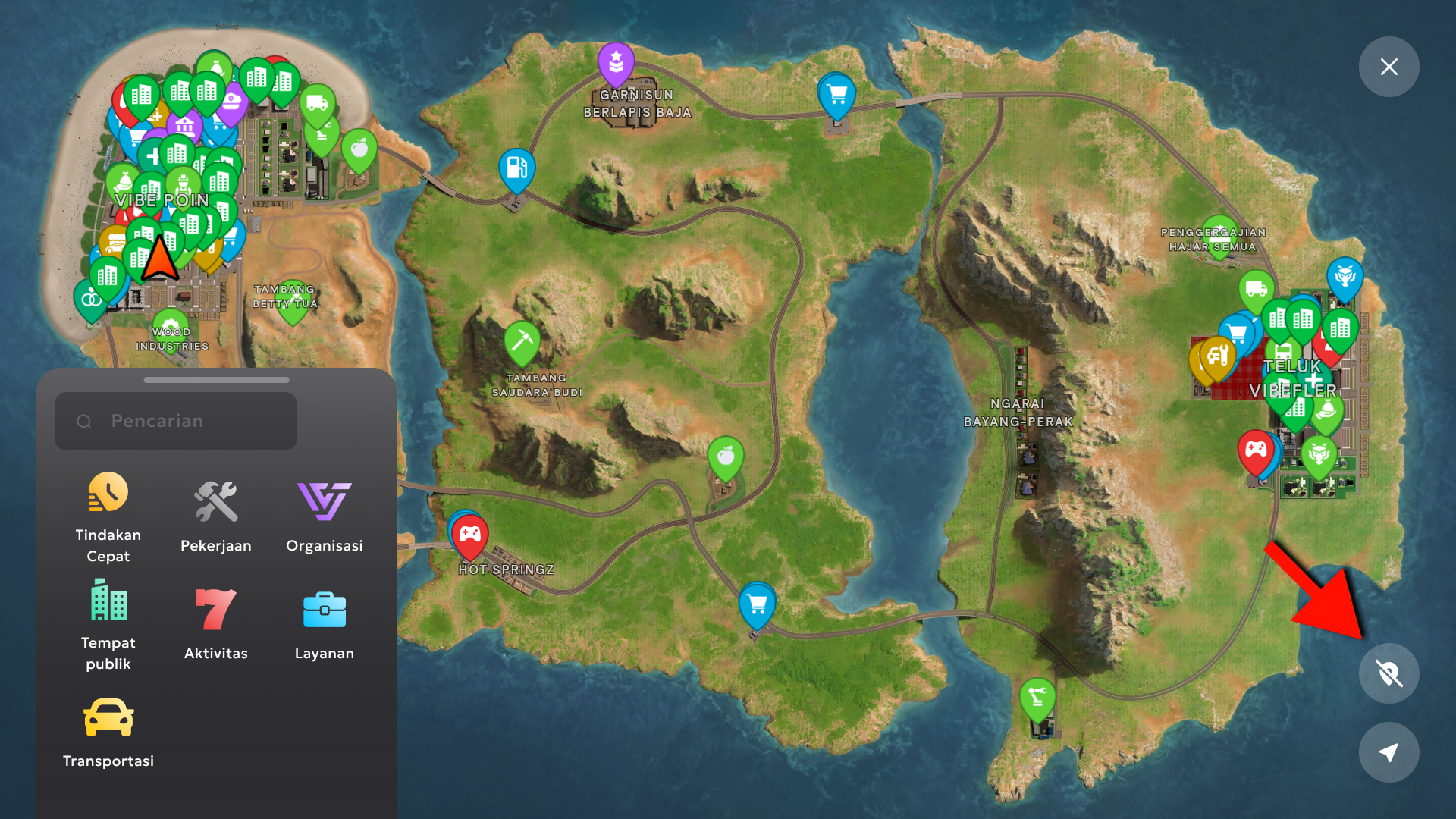Close the map with the X button
The height and width of the screenshot is (819, 1456).
point(1389,67)
